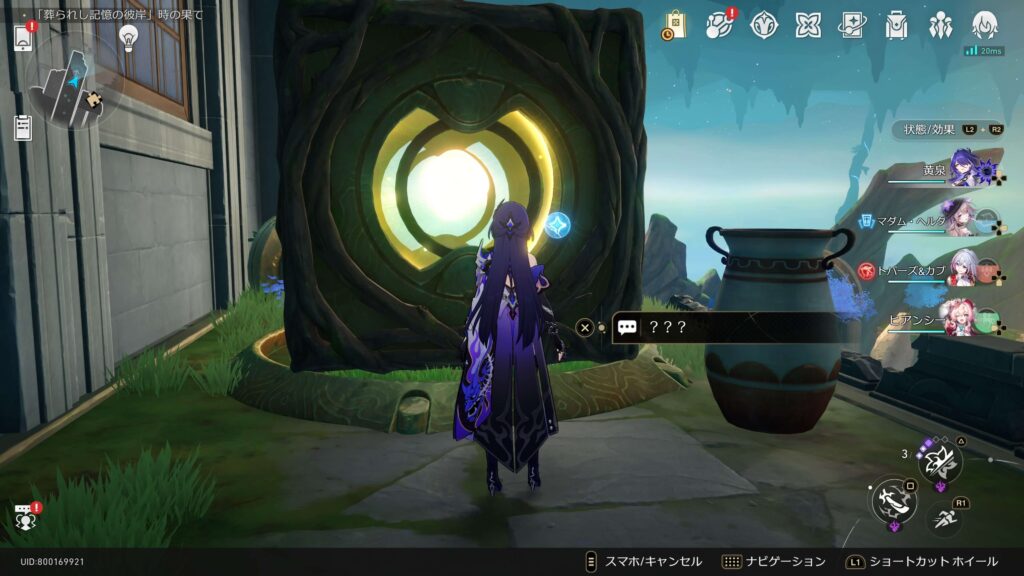Image resolution: width=1024 pixels, height=576 pixels.
Task: Open the shop bag icon with clock
Action: tap(674, 26)
